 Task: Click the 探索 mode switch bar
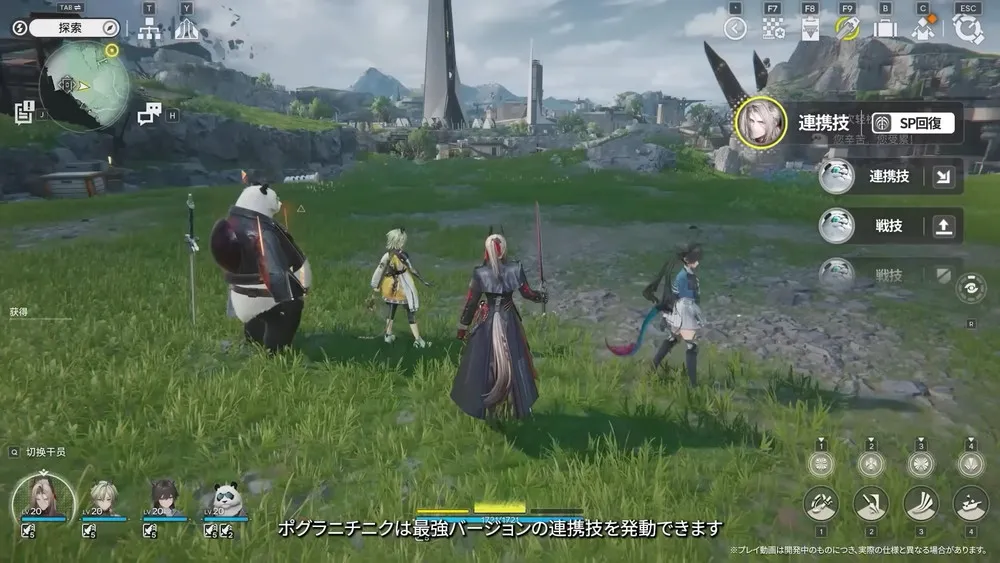pos(75,28)
